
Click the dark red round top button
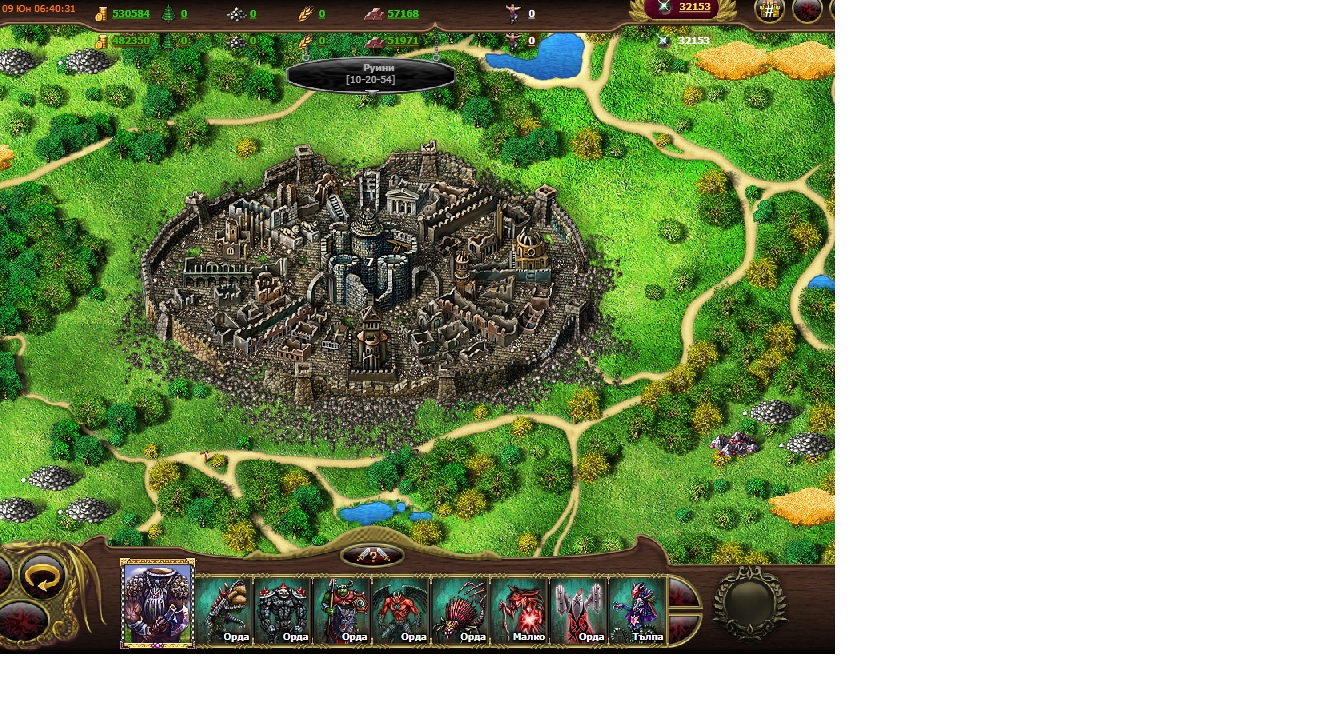pyautogui.click(x=807, y=11)
